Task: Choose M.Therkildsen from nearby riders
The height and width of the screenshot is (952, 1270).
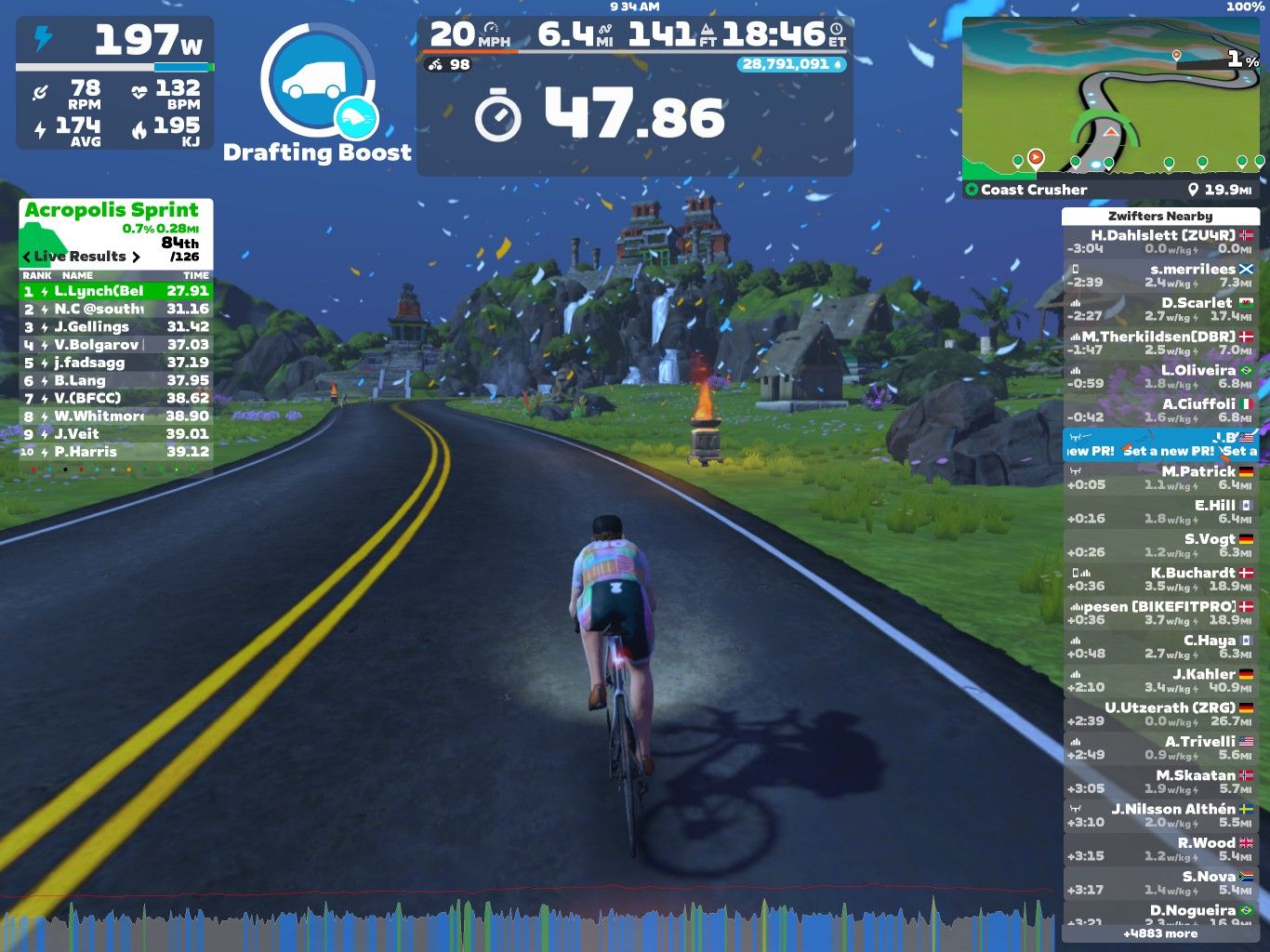Action: click(1159, 343)
